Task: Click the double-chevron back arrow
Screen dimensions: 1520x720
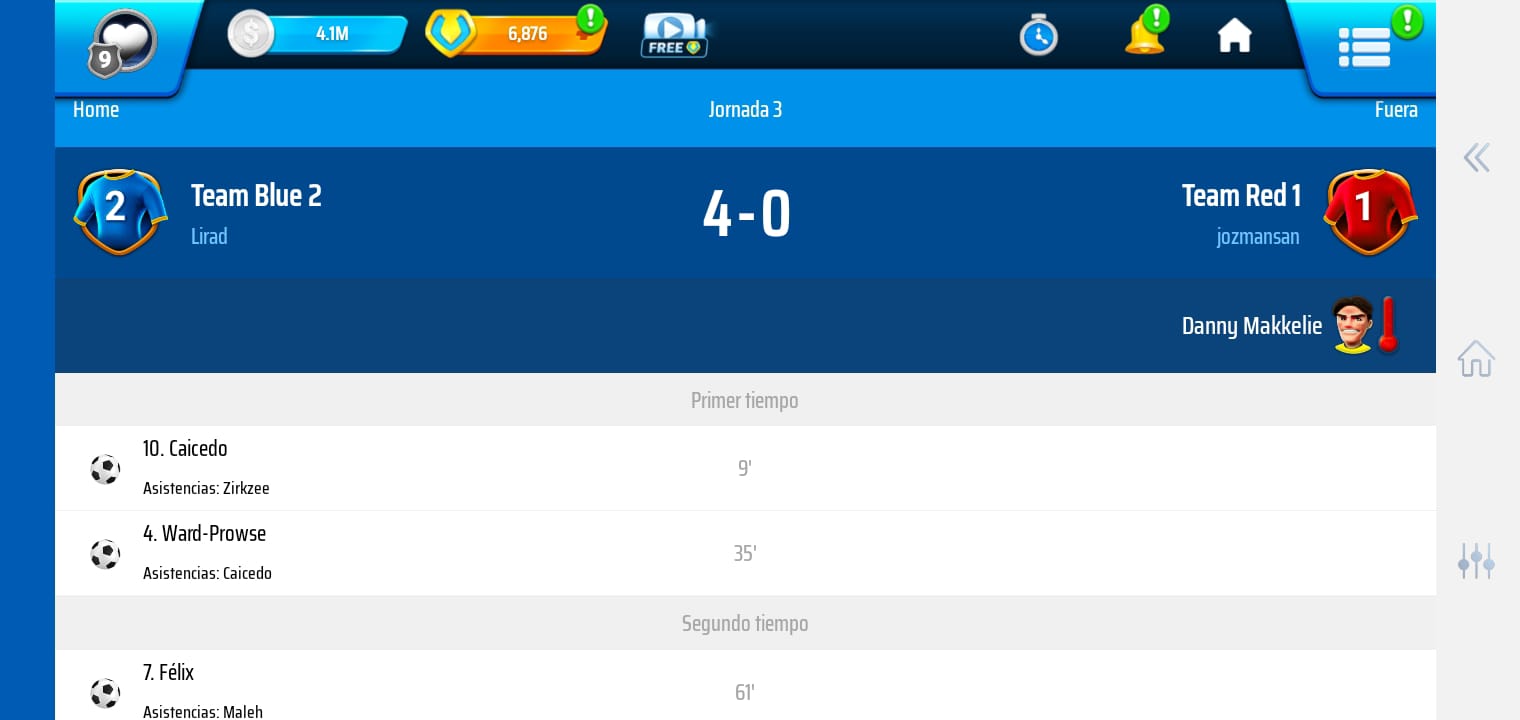Action: click(x=1476, y=158)
